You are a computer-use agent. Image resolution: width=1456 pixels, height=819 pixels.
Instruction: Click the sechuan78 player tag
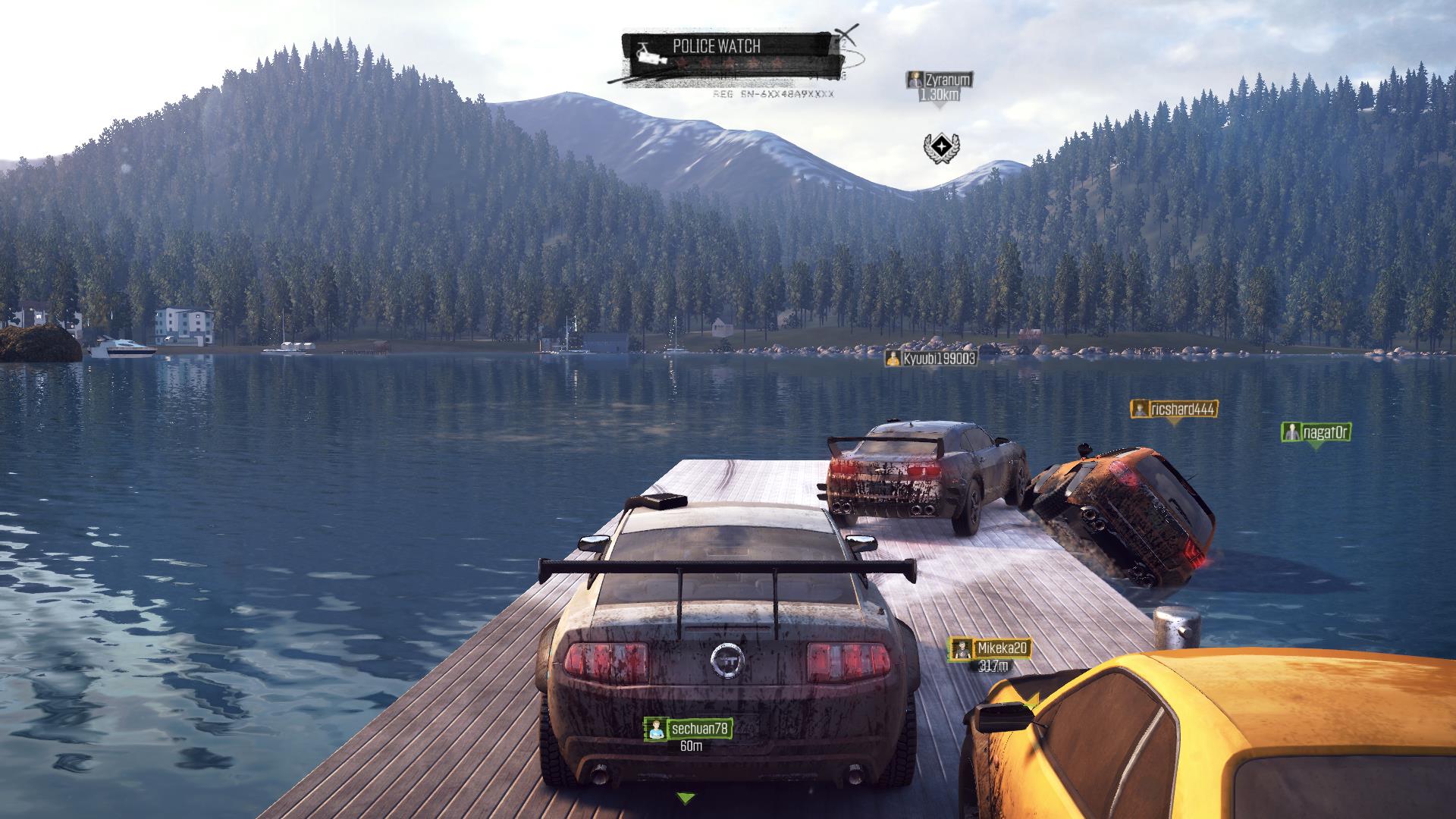[x=689, y=729]
